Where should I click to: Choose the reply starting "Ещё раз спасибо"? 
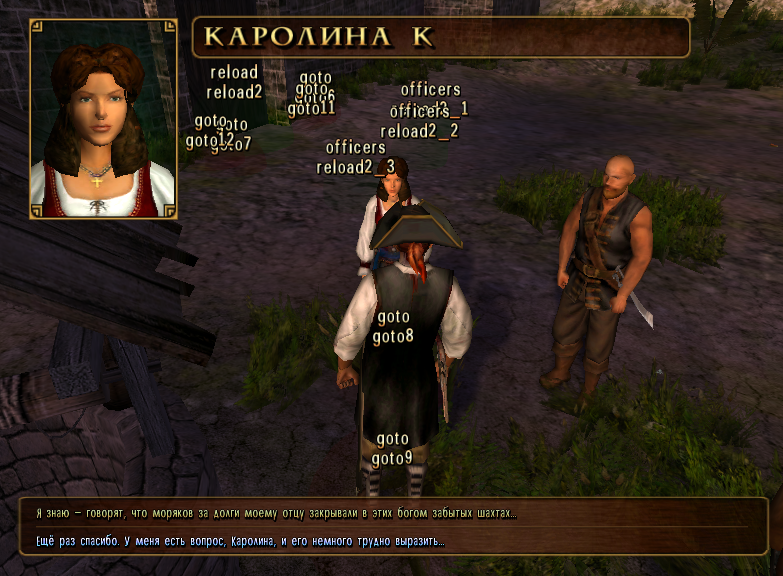pyautogui.click(x=240, y=541)
